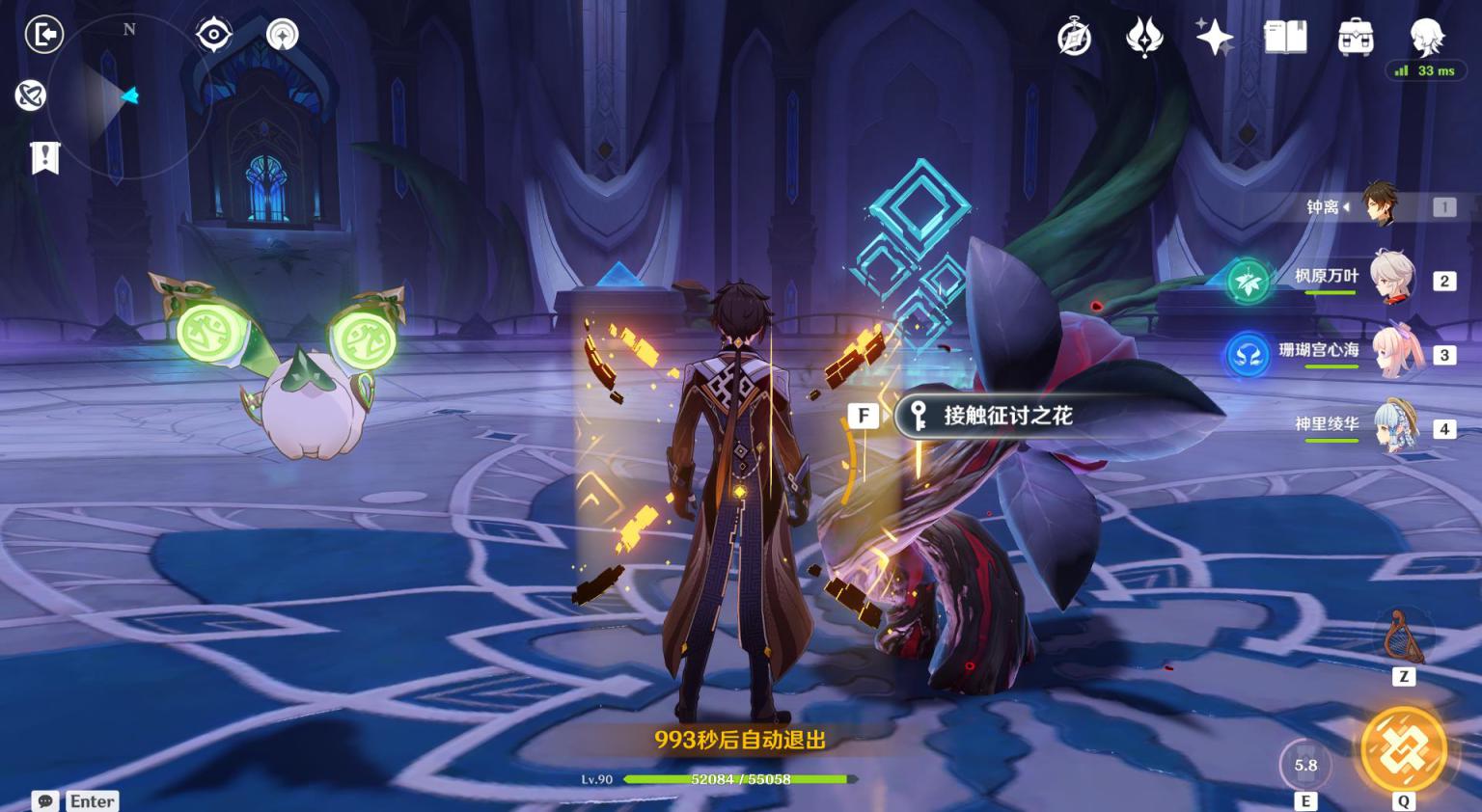The image size is (1482, 812).
Task: Open the backpack inventory
Action: (1356, 39)
